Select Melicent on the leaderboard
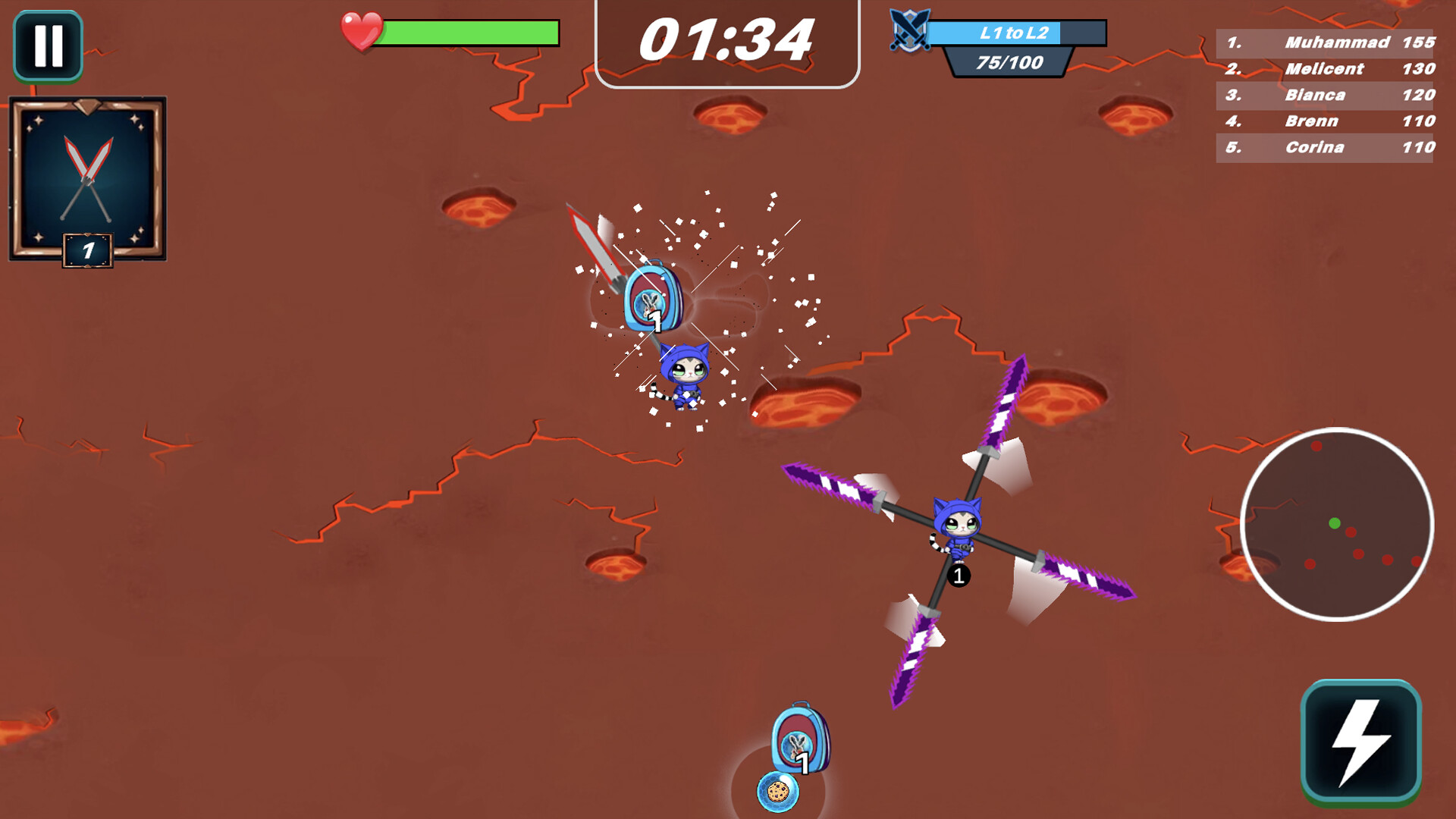The height and width of the screenshot is (819, 1456). pyautogui.click(x=1323, y=69)
